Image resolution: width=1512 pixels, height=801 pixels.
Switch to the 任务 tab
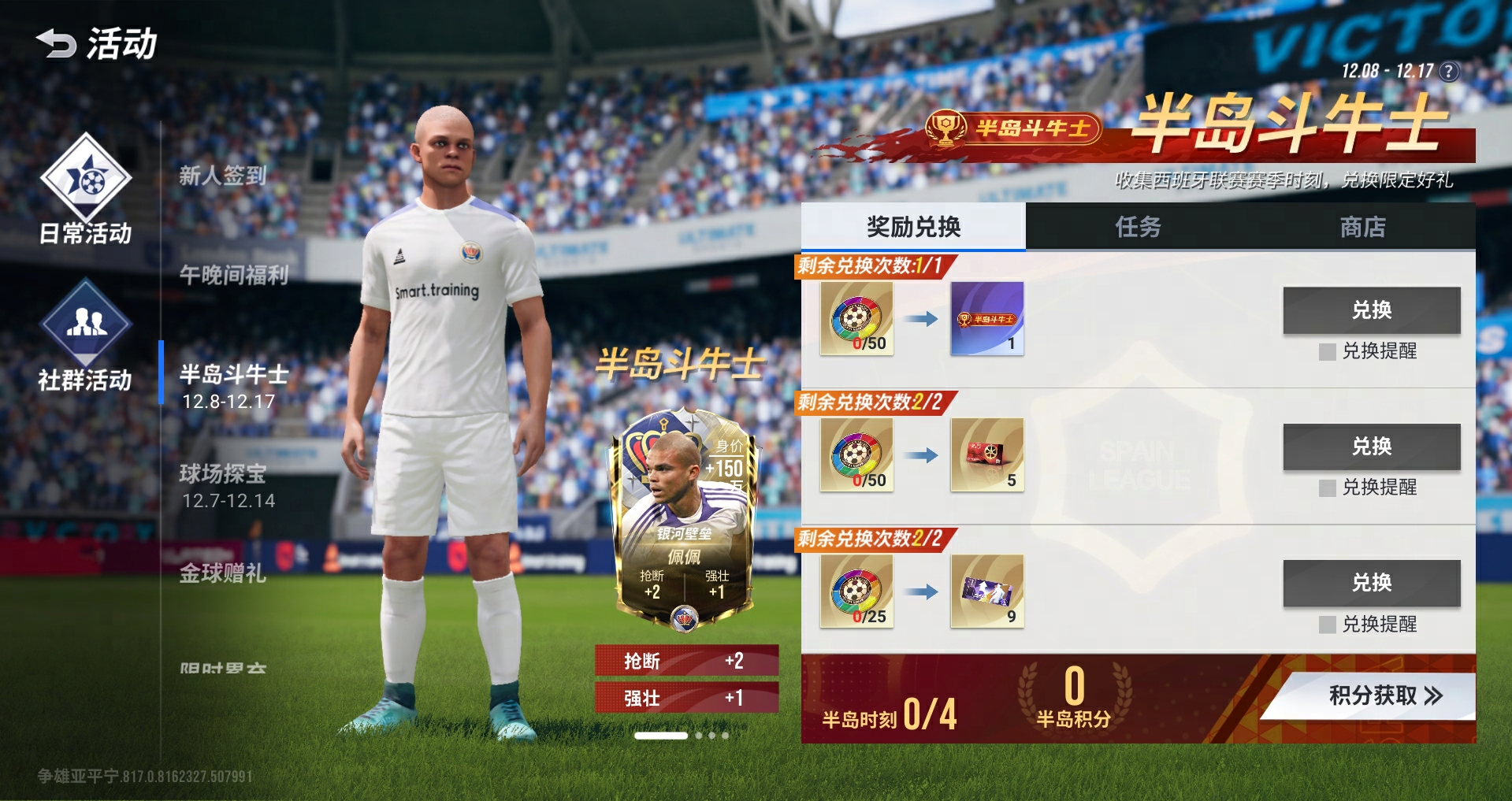click(1138, 228)
